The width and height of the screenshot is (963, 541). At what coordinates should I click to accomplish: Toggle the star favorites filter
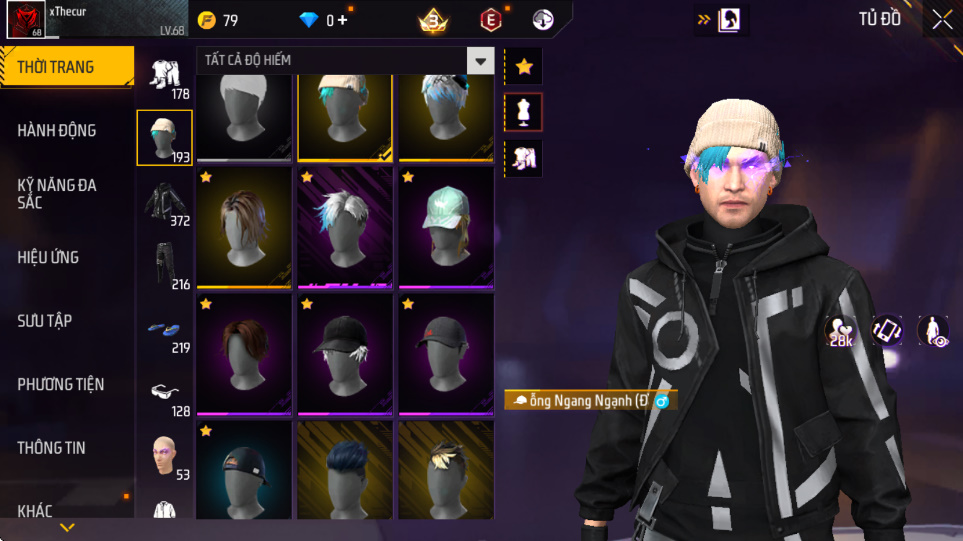[523, 67]
